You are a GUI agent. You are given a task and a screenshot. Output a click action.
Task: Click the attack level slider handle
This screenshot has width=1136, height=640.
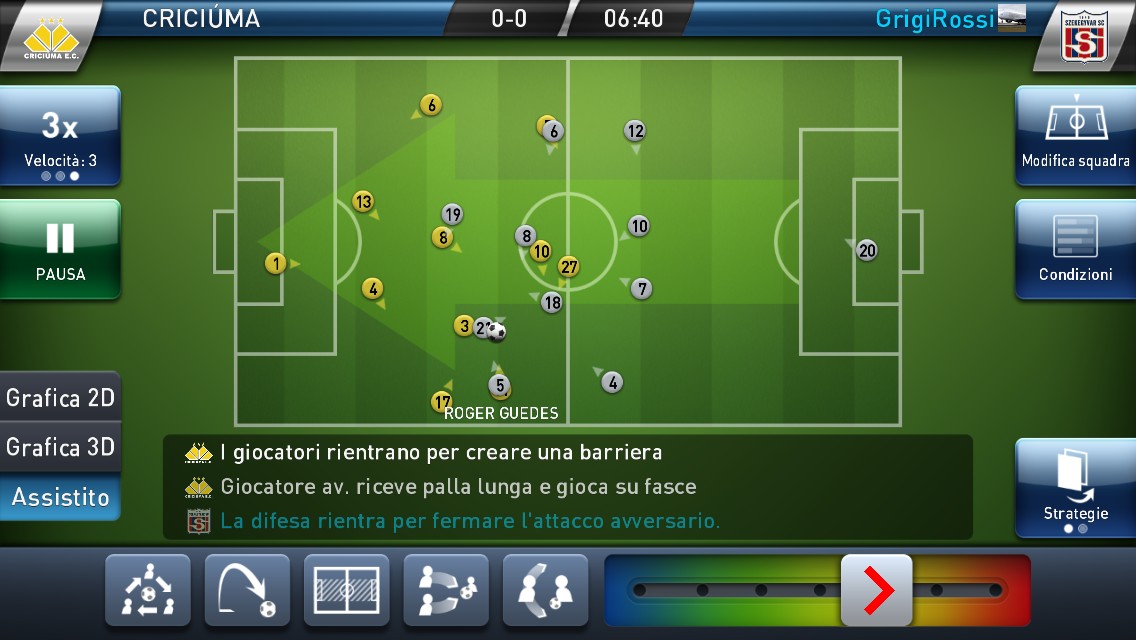[x=876, y=591]
